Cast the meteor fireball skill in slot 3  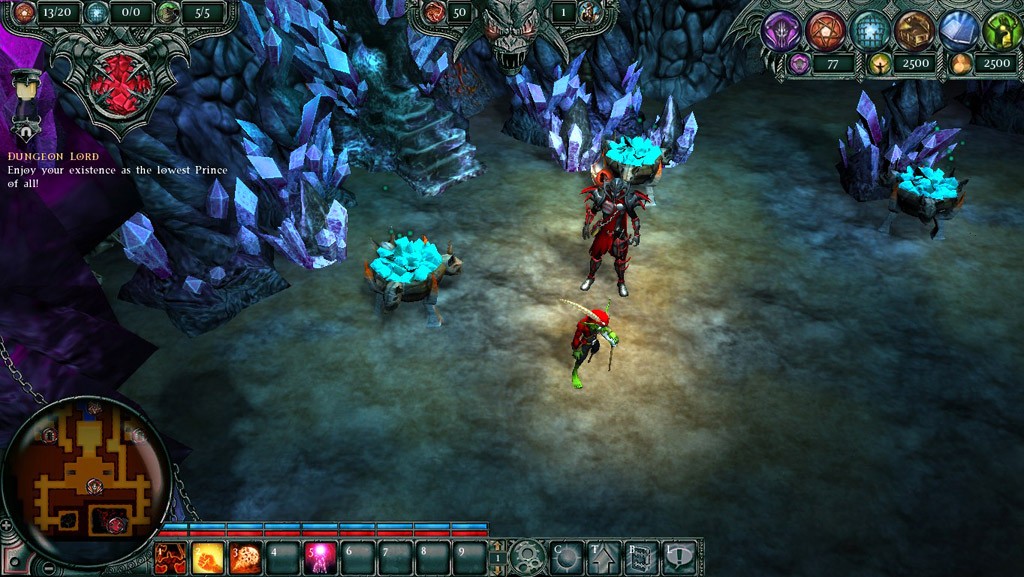coord(245,557)
